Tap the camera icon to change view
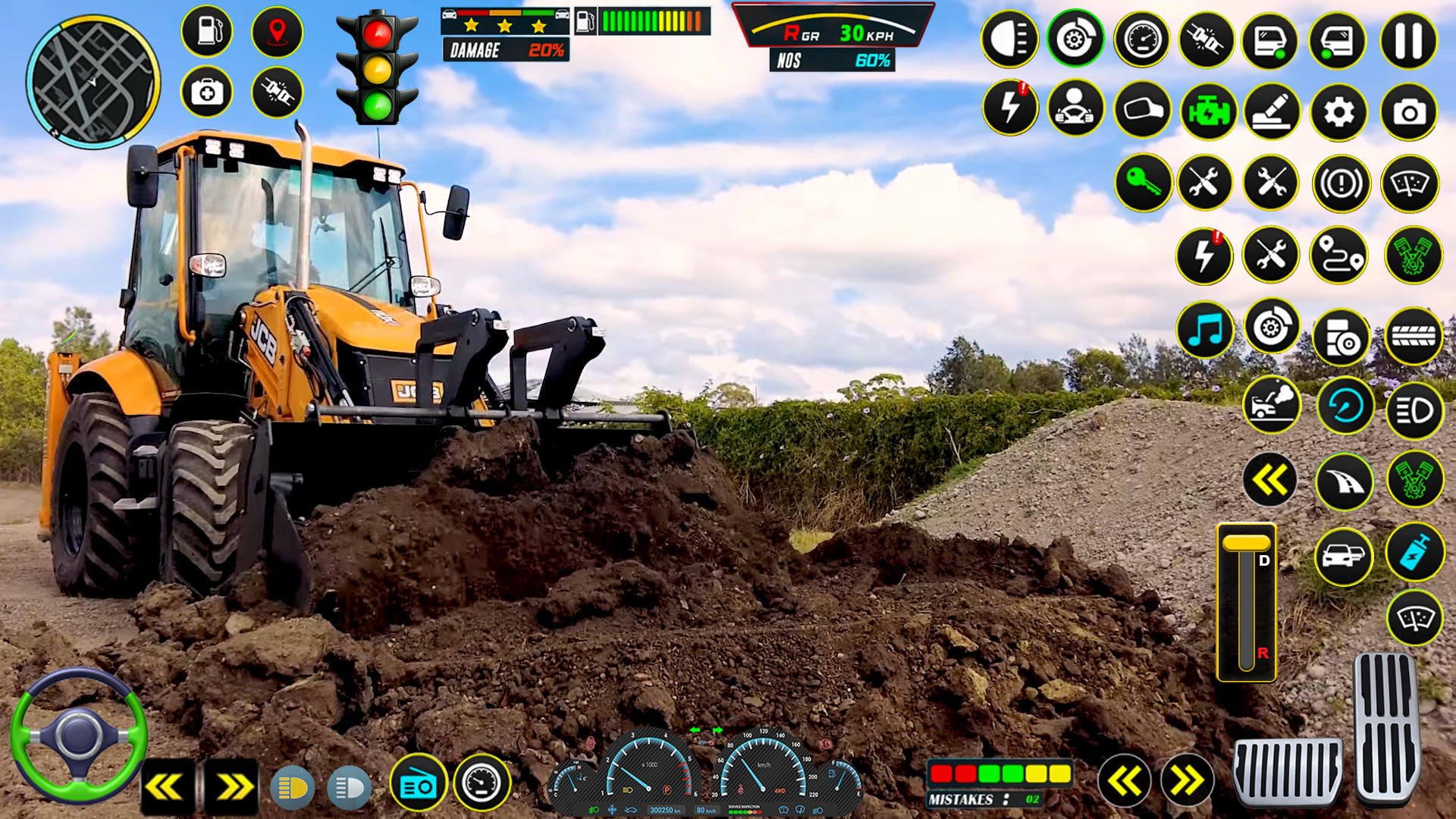The width and height of the screenshot is (1456, 819). click(1409, 111)
